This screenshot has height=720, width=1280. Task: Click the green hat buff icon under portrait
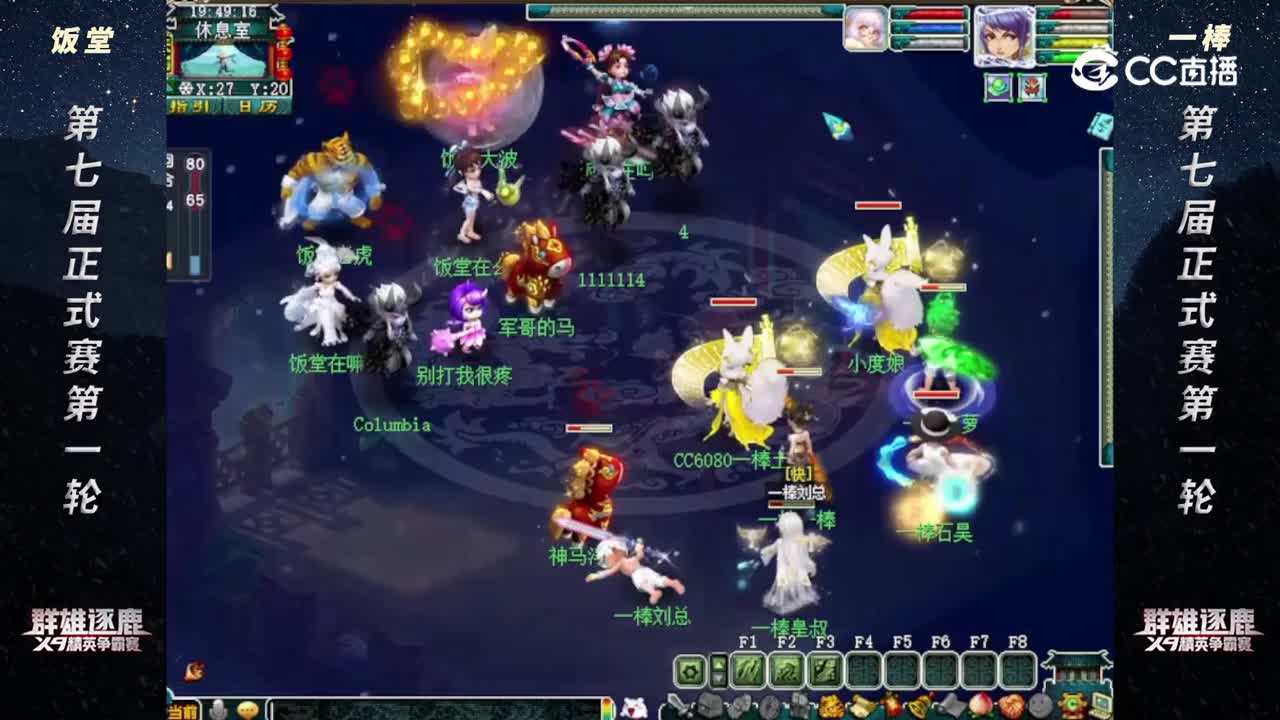[998, 88]
